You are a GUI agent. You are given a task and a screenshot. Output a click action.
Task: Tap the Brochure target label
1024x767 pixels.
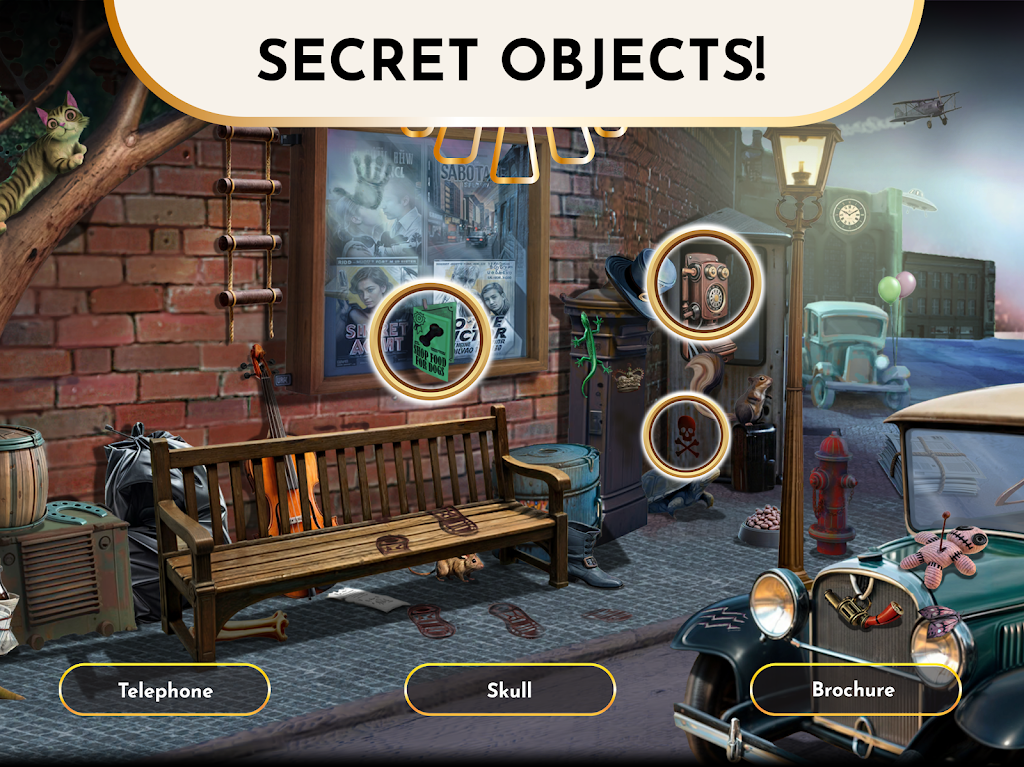point(854,690)
